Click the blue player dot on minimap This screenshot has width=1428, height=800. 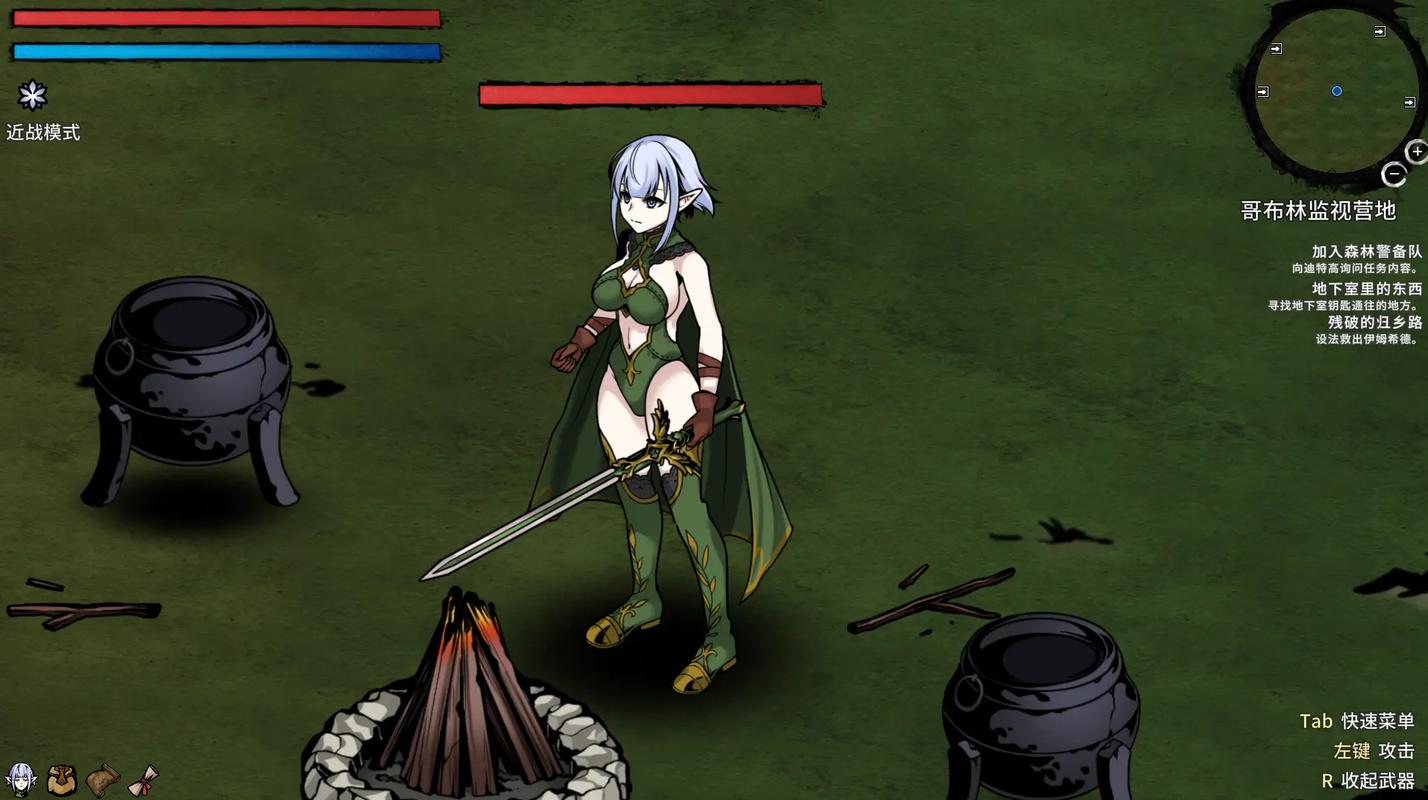click(1337, 91)
